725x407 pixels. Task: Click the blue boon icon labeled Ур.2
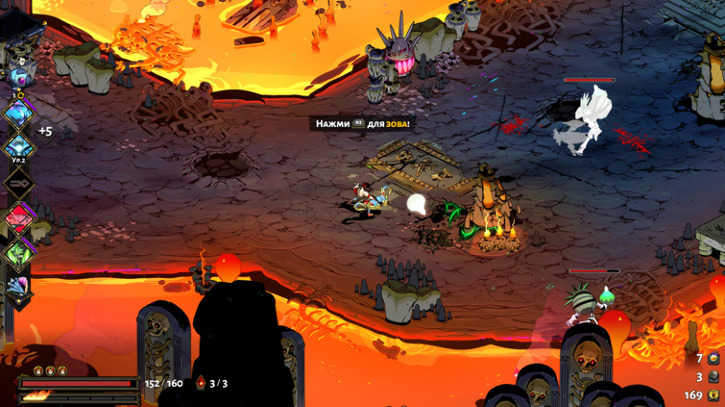(x=19, y=148)
